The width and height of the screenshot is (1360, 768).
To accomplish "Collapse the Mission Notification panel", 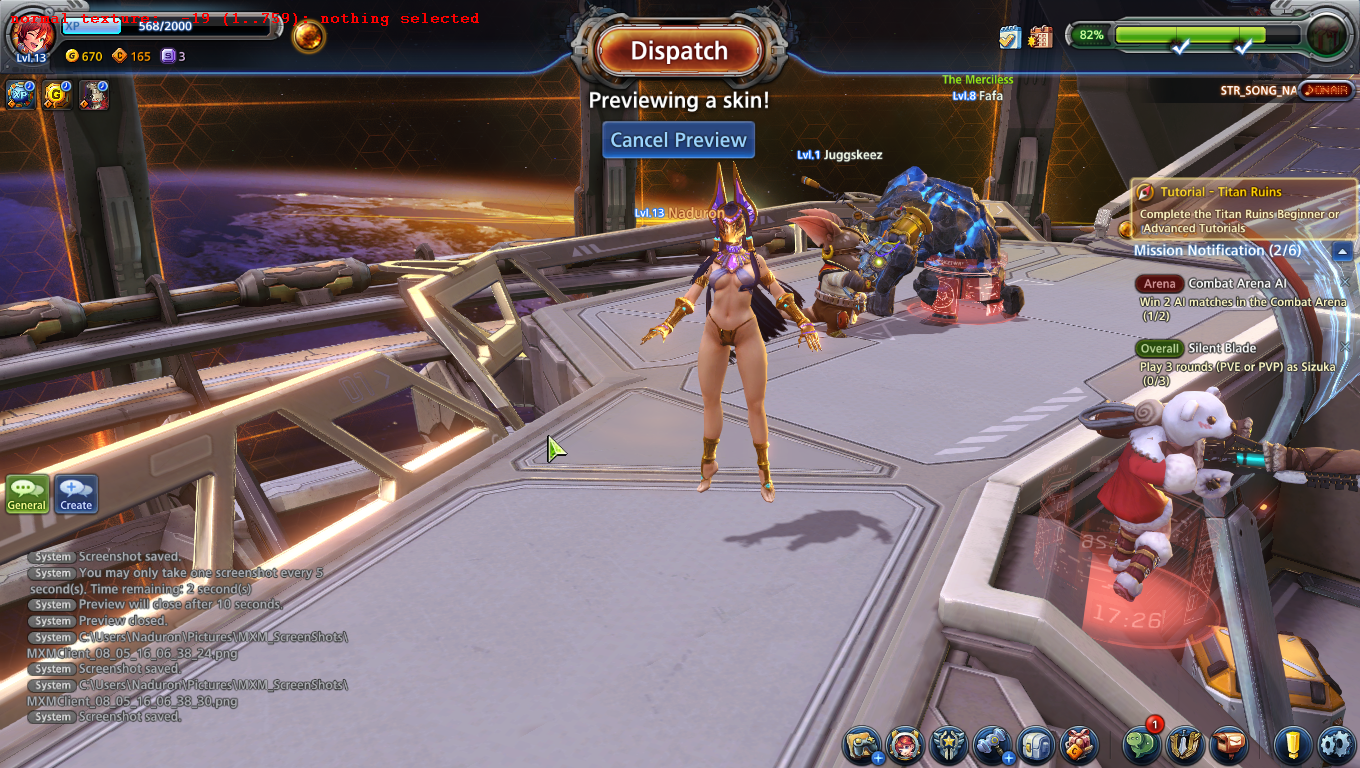I will (1343, 251).
